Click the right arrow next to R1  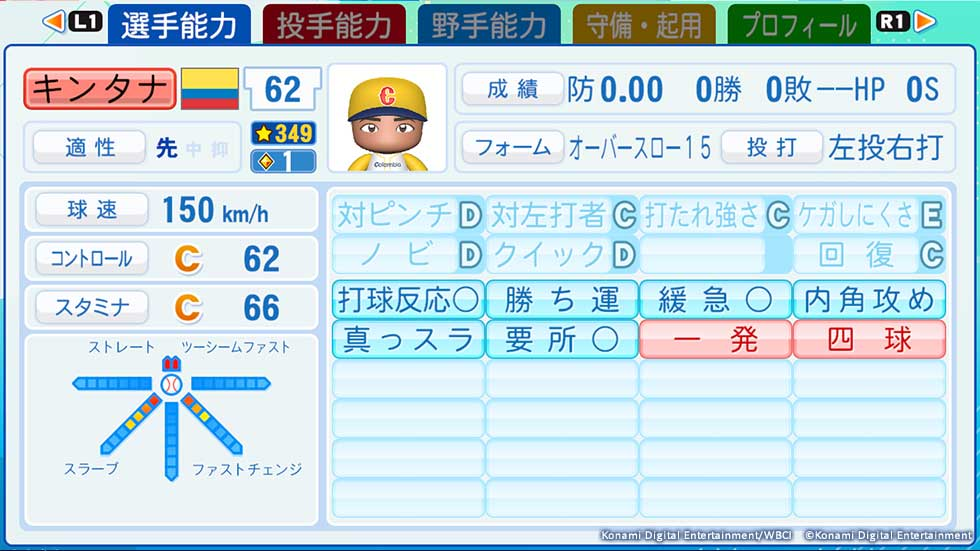click(925, 20)
